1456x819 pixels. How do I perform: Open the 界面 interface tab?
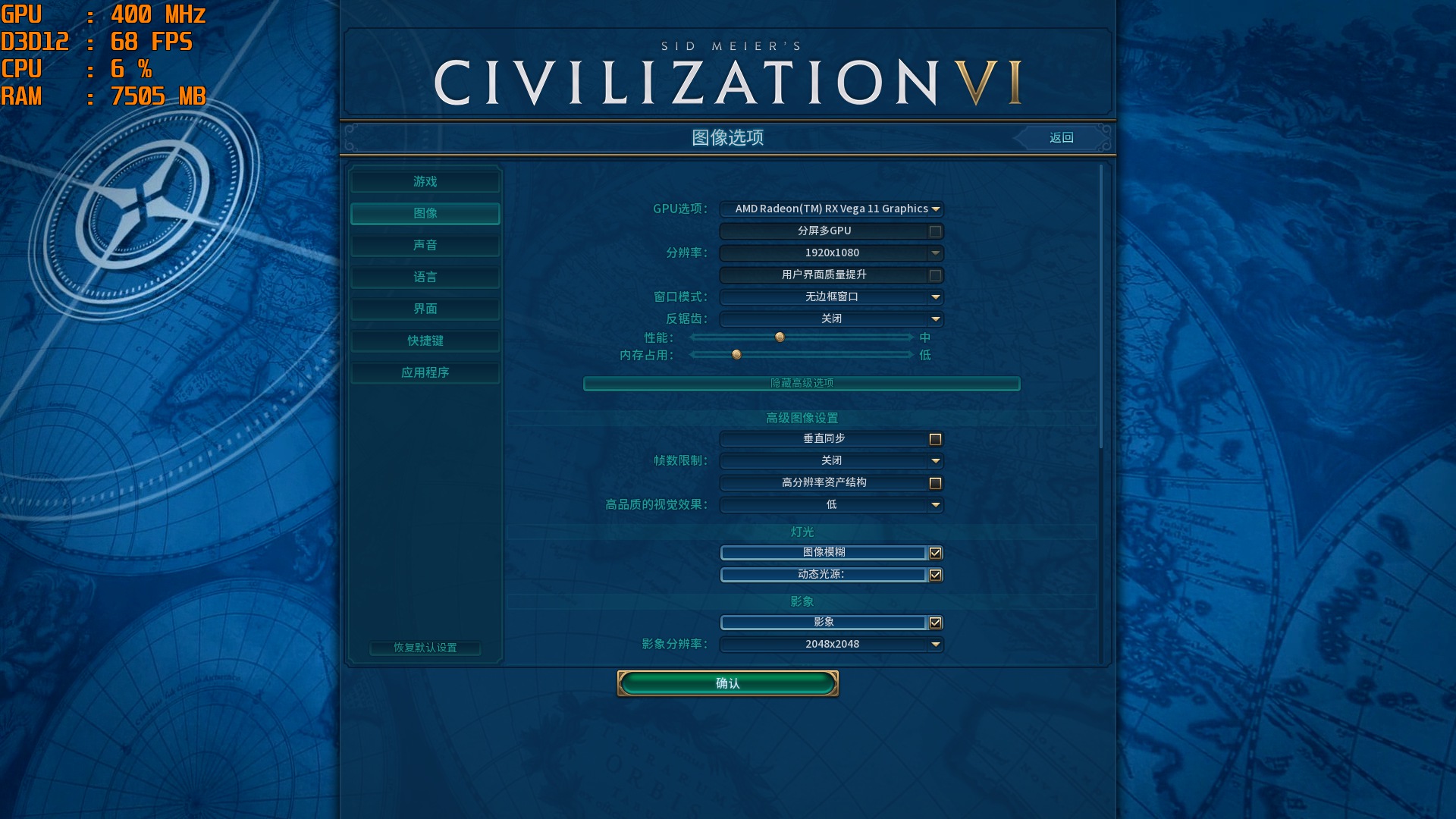click(424, 309)
